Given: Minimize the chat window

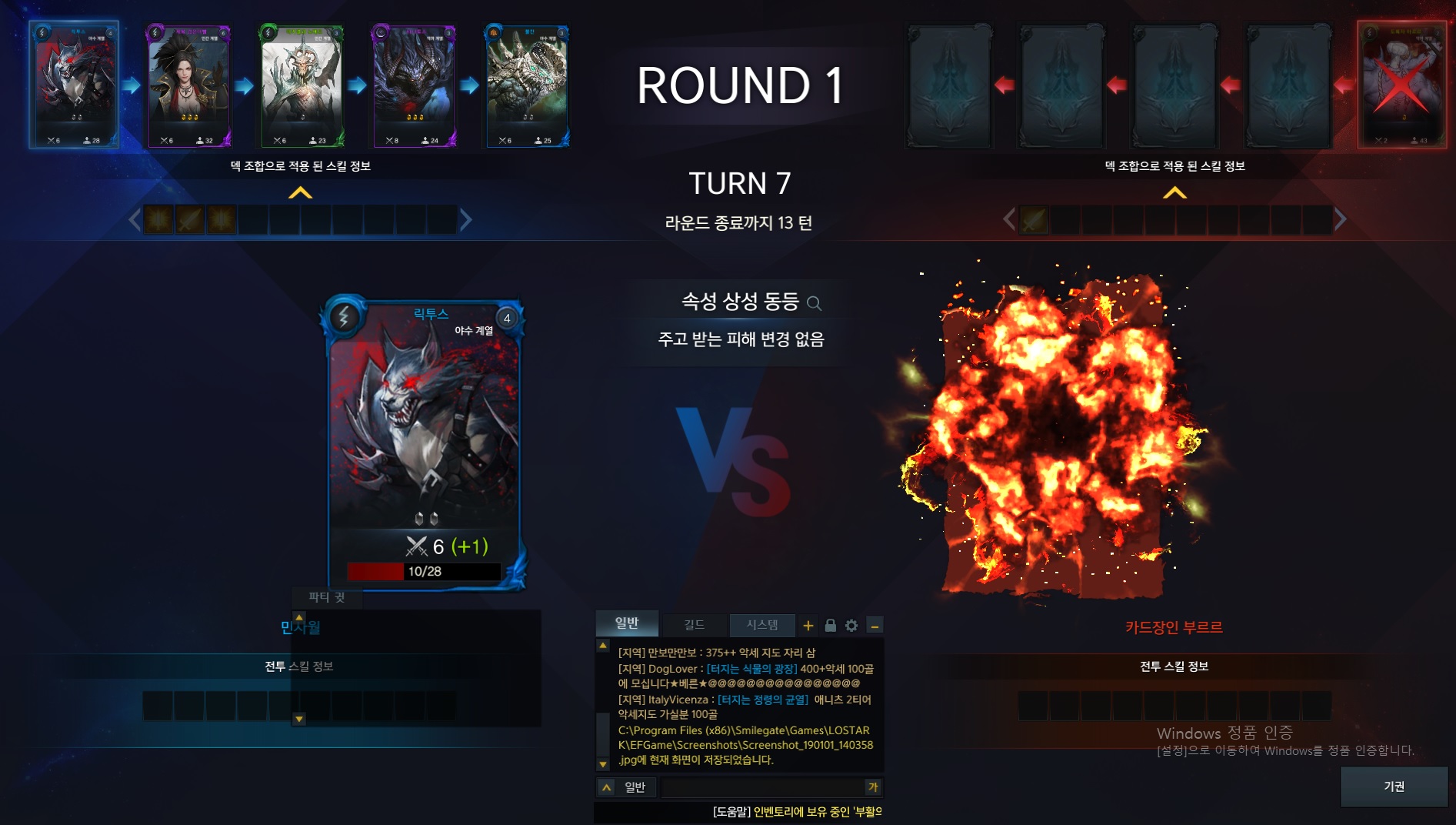Looking at the screenshot, I should 875,626.
